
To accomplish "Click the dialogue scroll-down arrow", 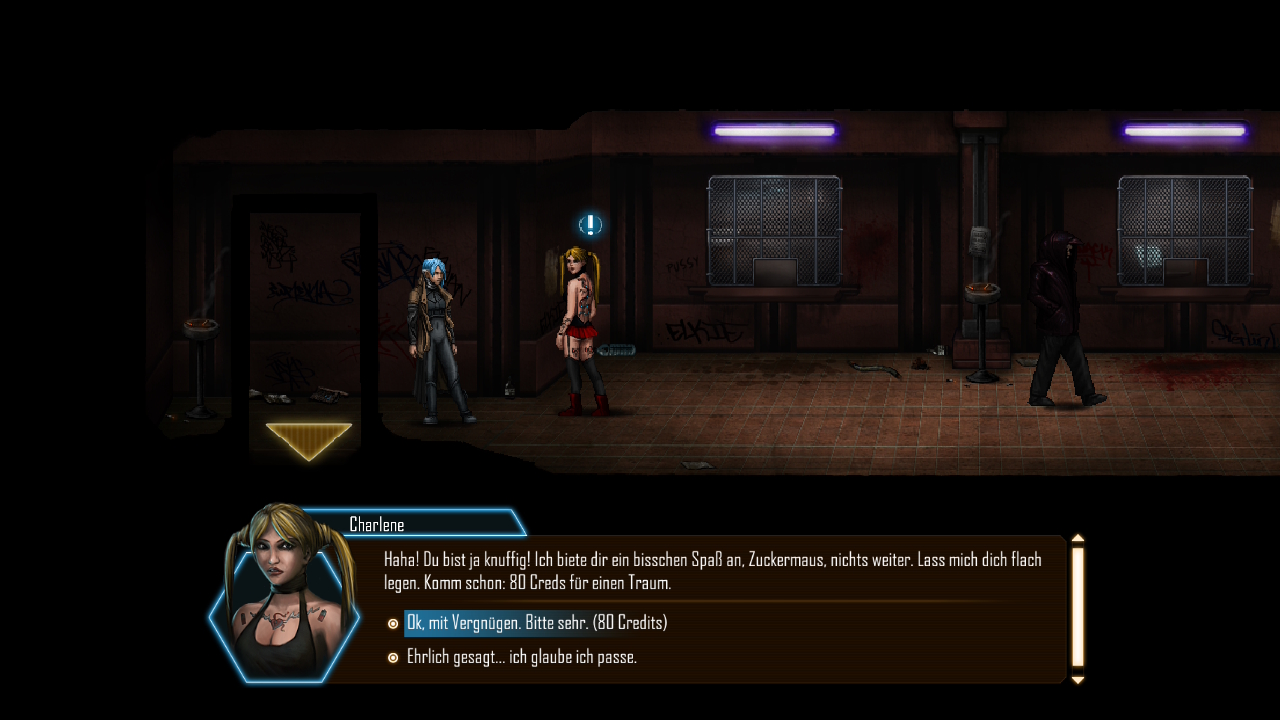I will (1078, 680).
